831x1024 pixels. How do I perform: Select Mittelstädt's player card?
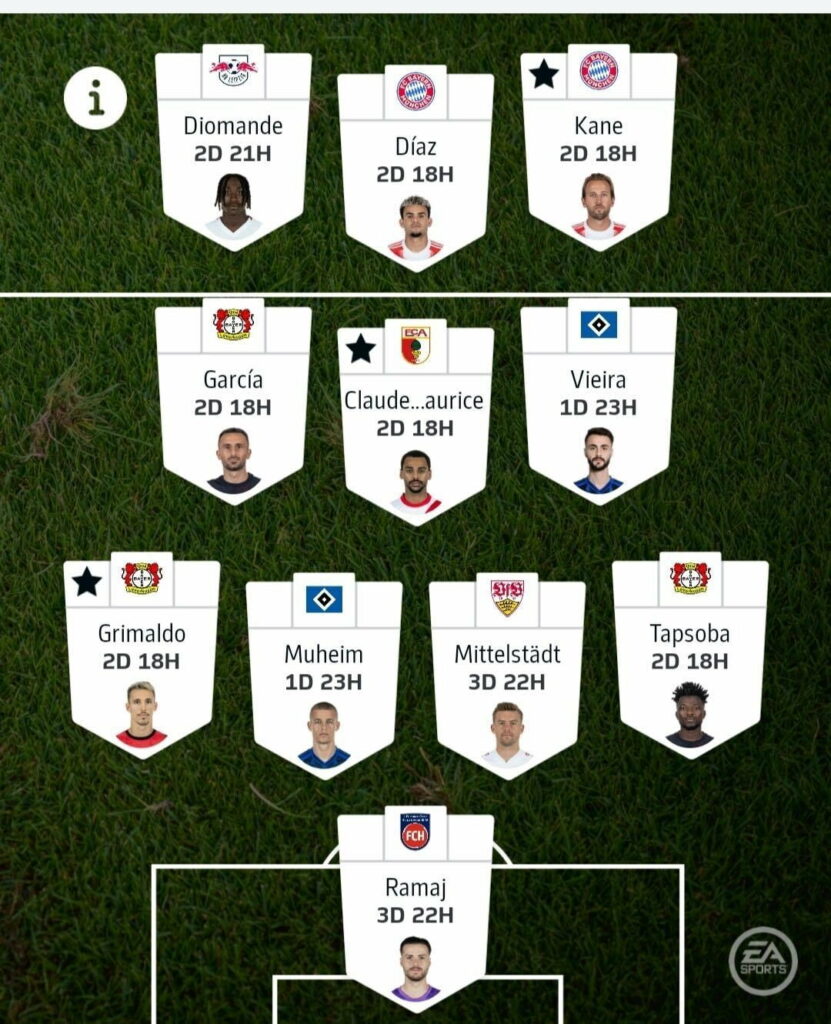pos(507,675)
